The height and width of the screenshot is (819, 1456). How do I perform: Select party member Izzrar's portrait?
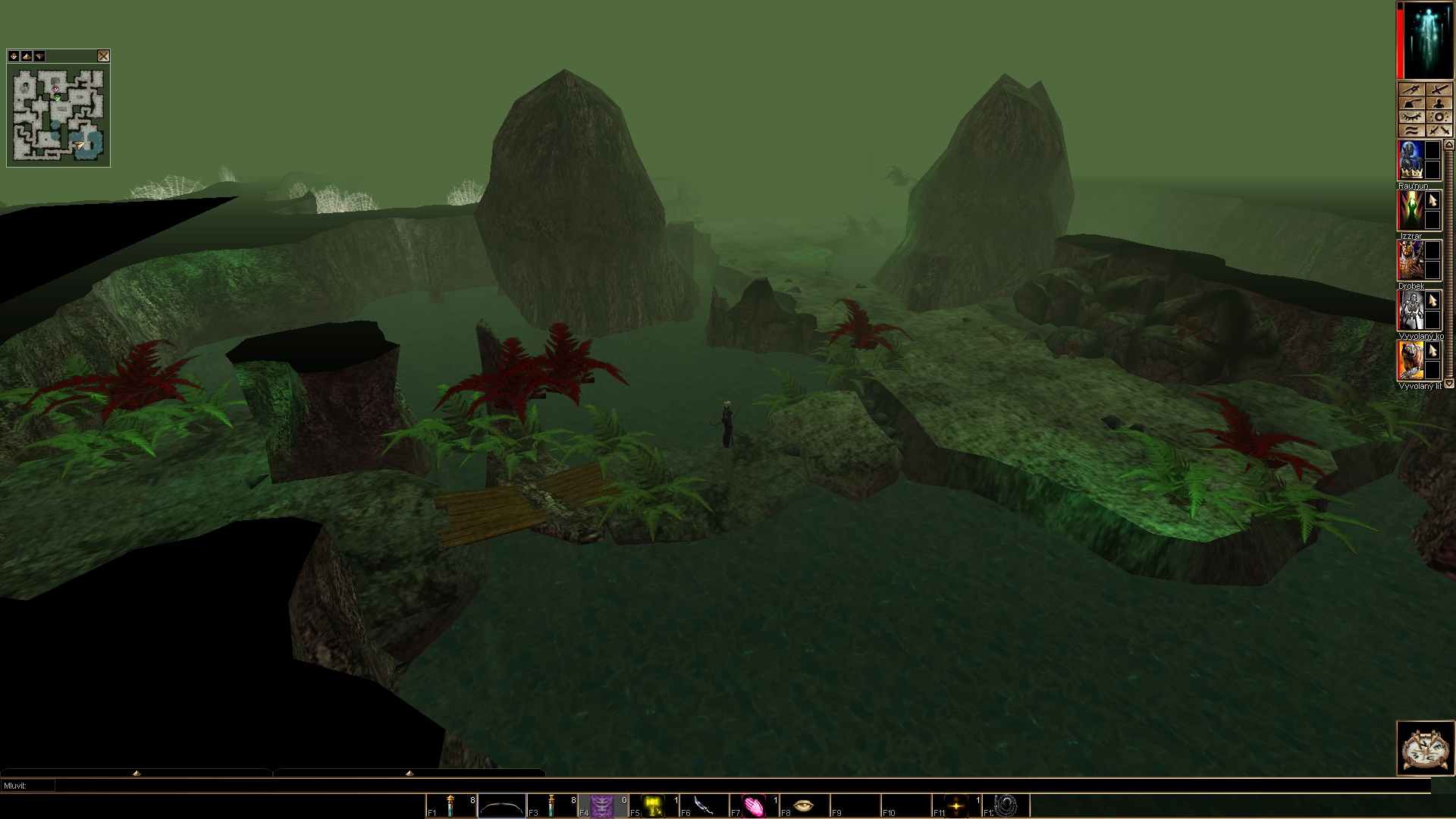coord(1410,210)
